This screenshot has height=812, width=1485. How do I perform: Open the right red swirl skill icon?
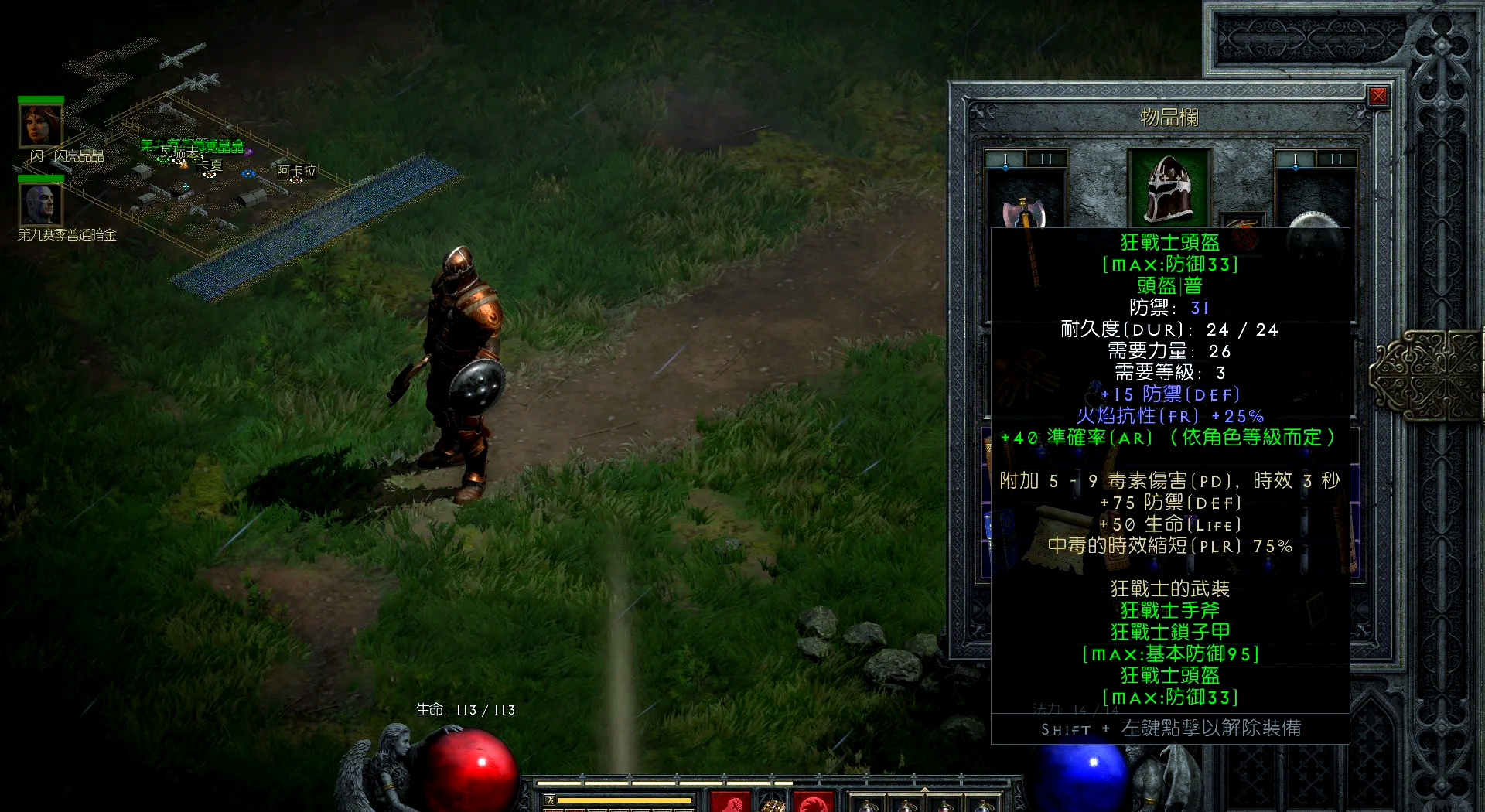[812, 802]
